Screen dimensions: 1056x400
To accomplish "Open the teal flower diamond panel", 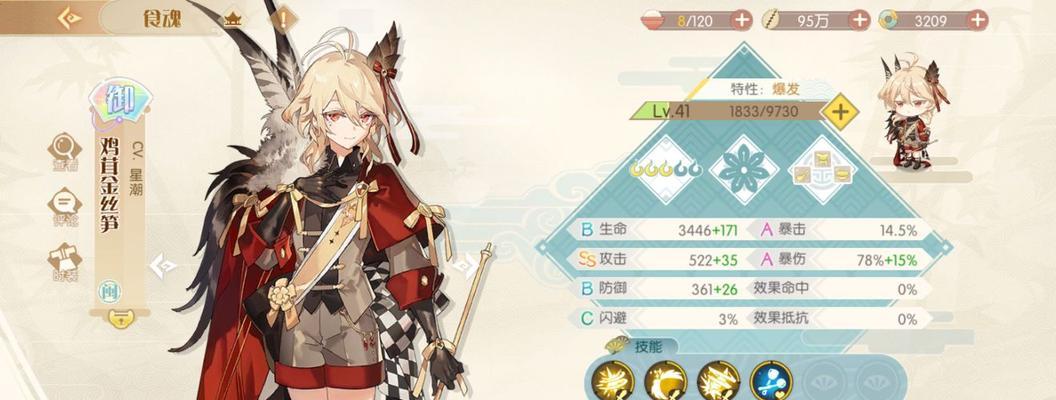I will 744,170.
